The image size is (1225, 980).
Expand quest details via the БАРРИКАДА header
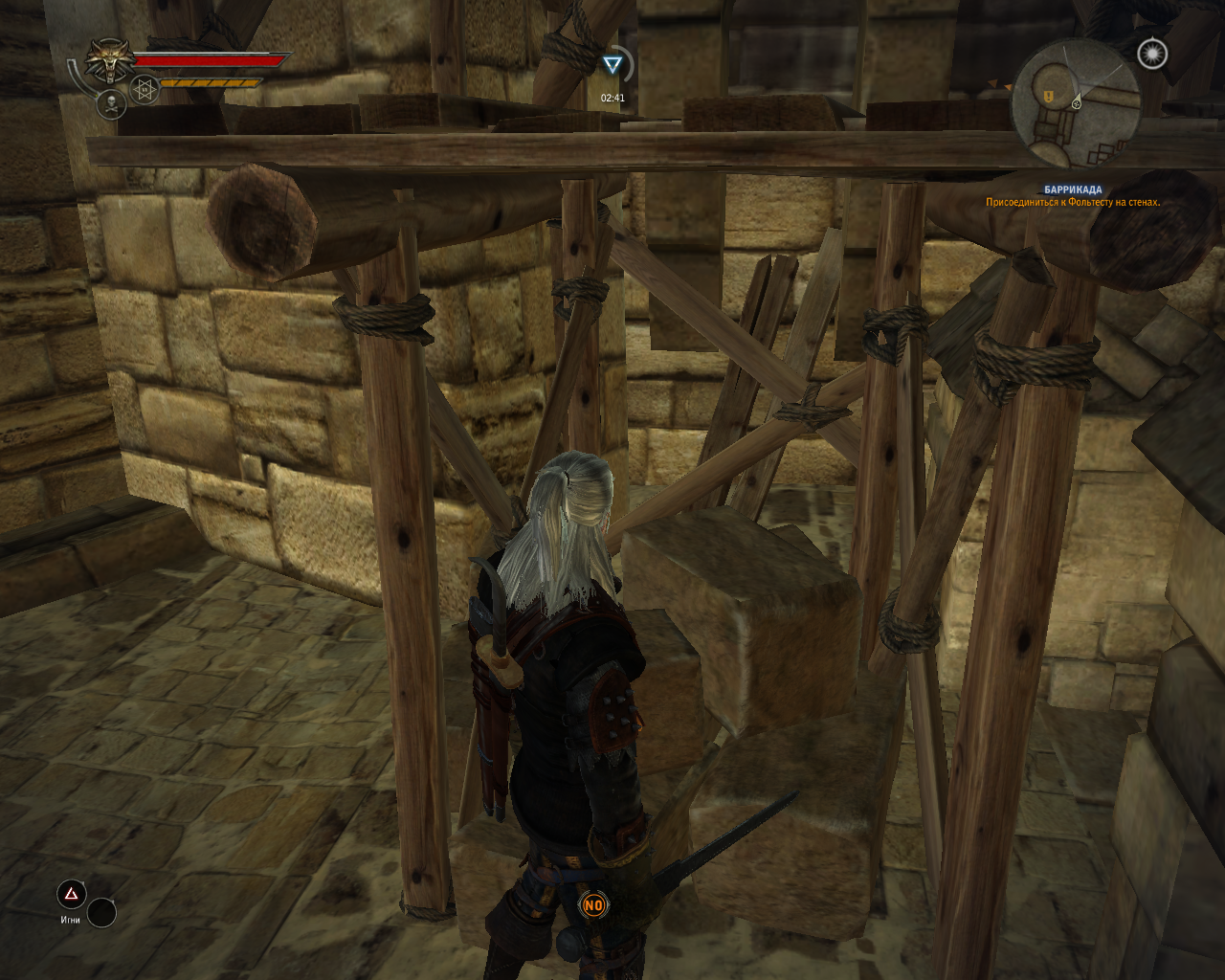coord(1074,189)
